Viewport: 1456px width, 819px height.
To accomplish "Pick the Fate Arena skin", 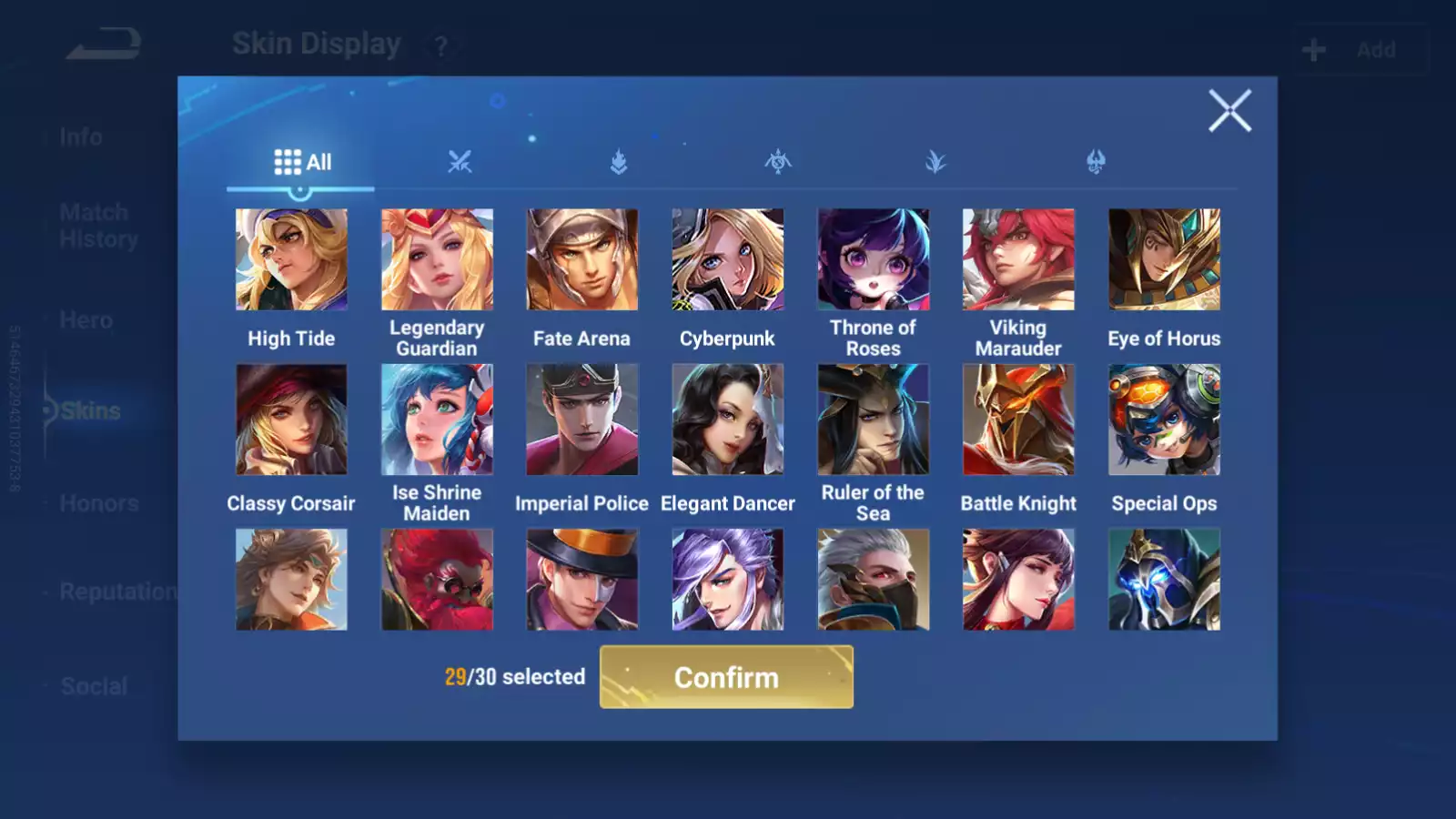I will pos(582,259).
